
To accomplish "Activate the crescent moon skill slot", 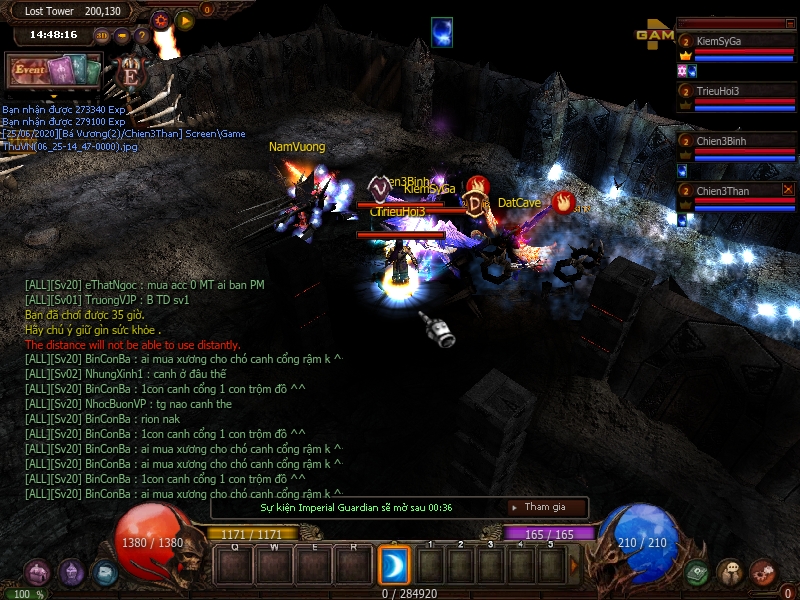I will pyautogui.click(x=392, y=566).
